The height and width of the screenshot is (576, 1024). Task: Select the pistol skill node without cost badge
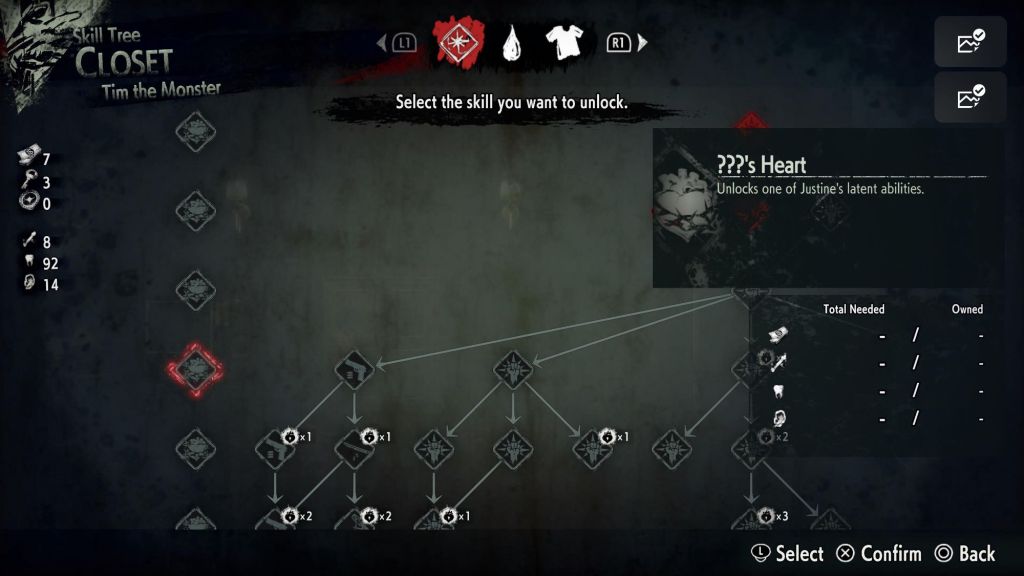pyautogui.click(x=353, y=369)
